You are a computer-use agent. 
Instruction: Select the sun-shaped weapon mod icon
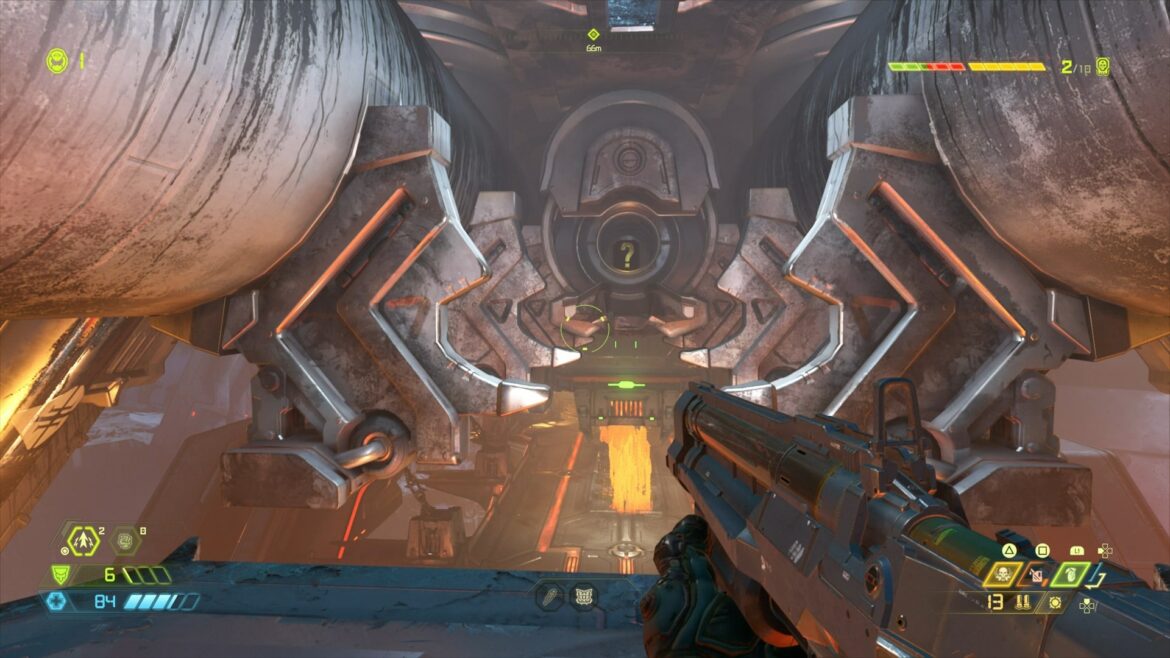click(x=1055, y=602)
